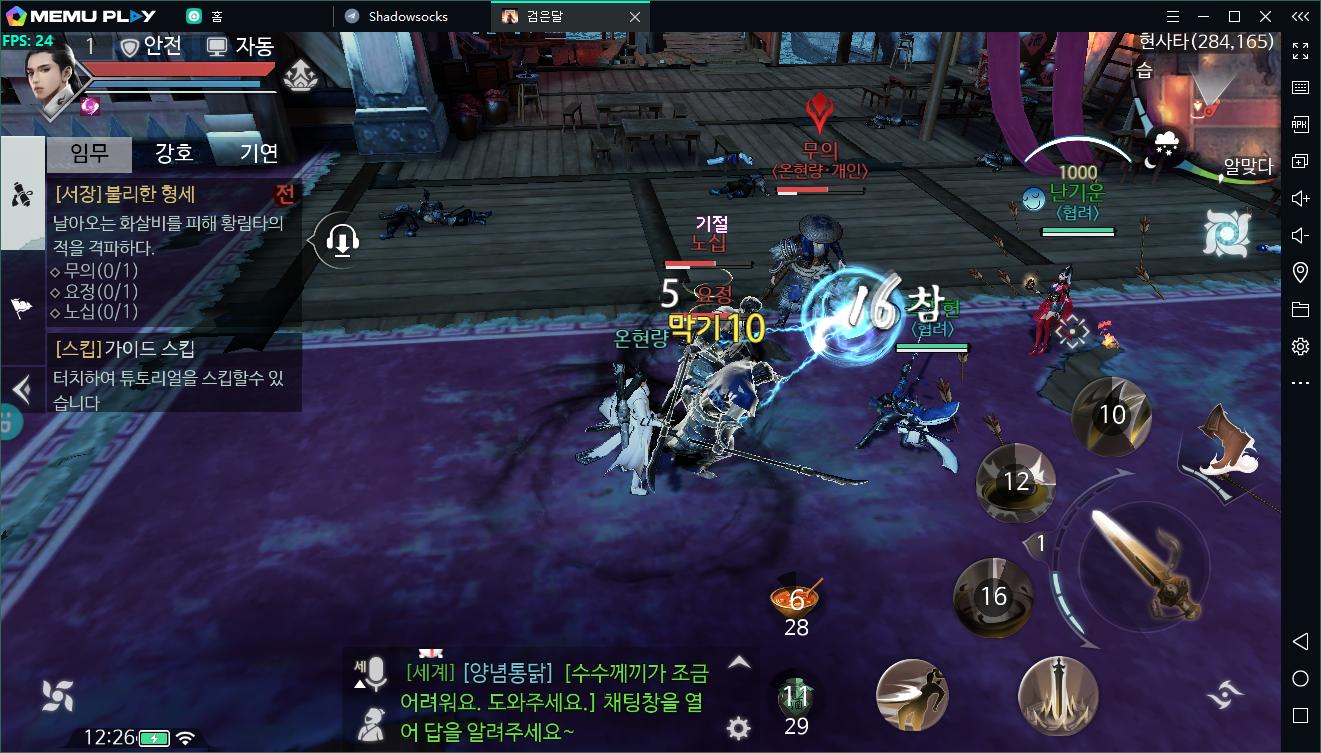Expand the chat window with the up arrow

[x=739, y=662]
